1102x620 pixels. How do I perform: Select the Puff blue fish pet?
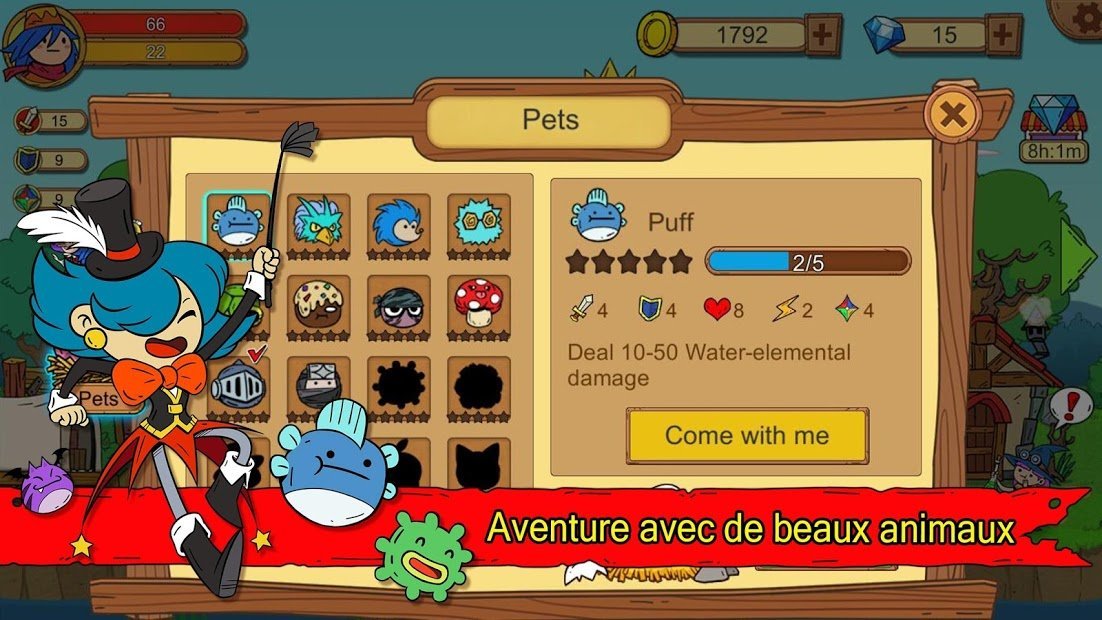[x=238, y=222]
